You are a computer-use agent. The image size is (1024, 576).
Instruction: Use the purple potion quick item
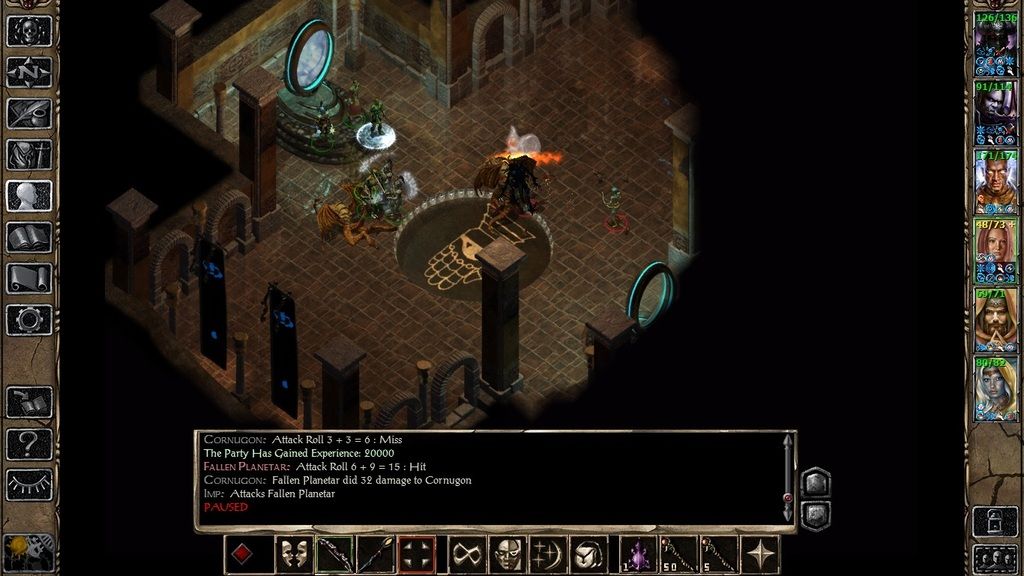click(x=639, y=554)
